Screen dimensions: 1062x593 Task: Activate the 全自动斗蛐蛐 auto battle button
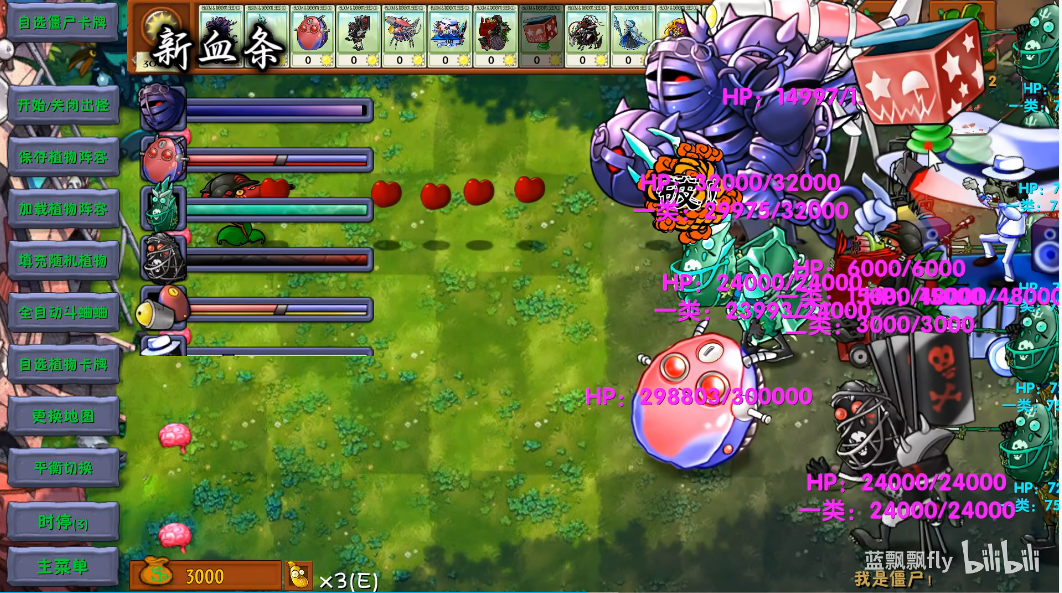[x=63, y=313]
